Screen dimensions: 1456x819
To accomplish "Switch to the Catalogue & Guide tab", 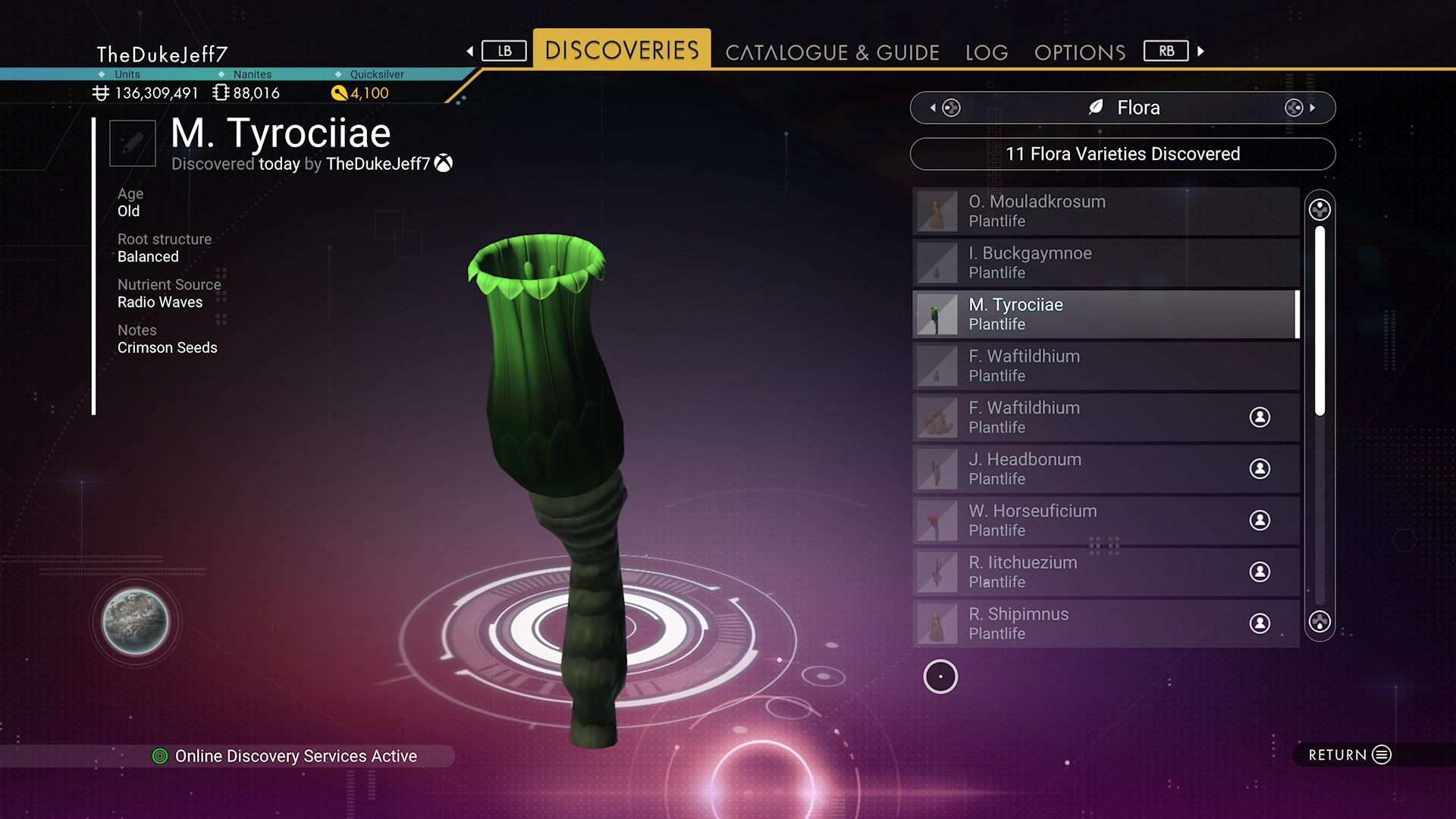I will pyautogui.click(x=832, y=52).
